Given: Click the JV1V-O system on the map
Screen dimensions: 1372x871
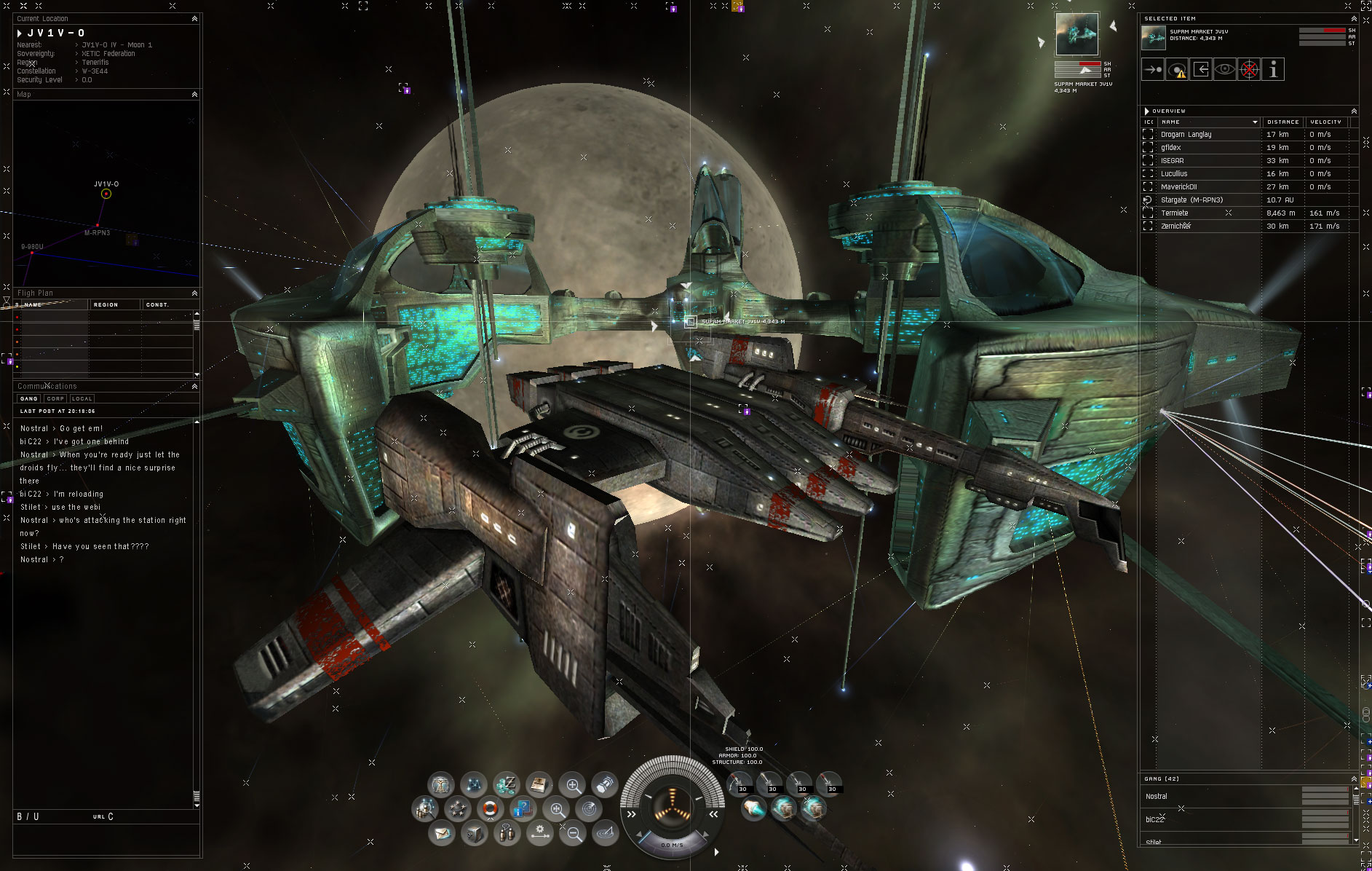Looking at the screenshot, I should pos(106,194).
